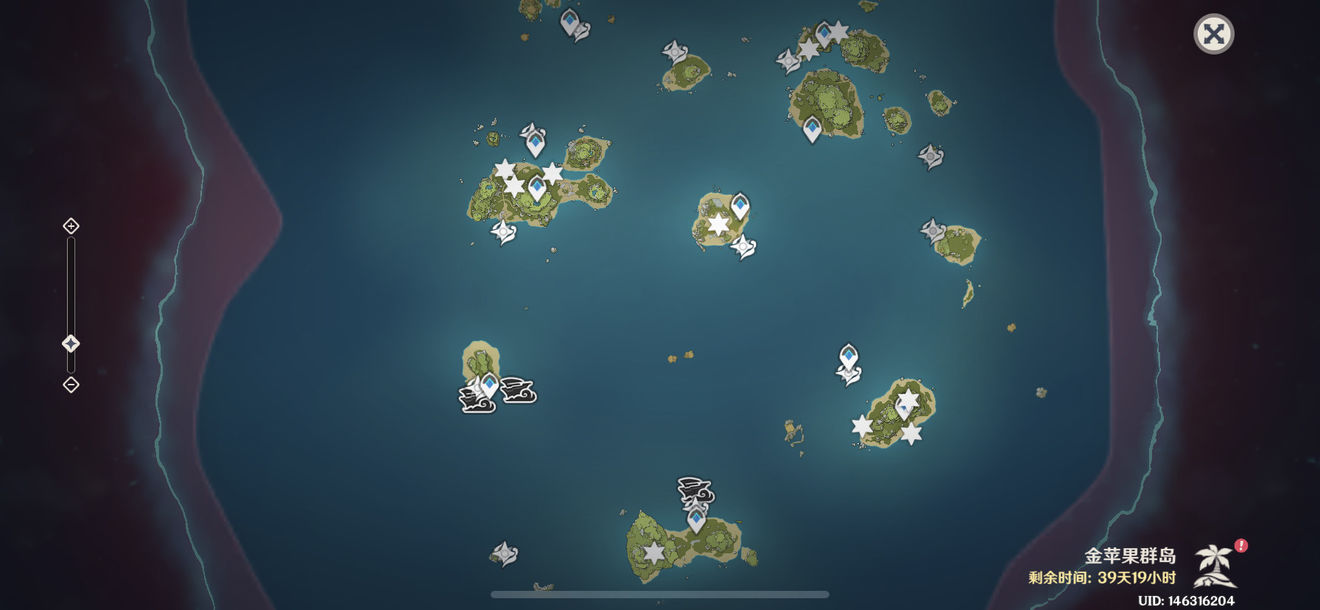Pick the boat marker right of the southwest waypoint
Viewport: 1320px width, 610px height.
(x=518, y=390)
